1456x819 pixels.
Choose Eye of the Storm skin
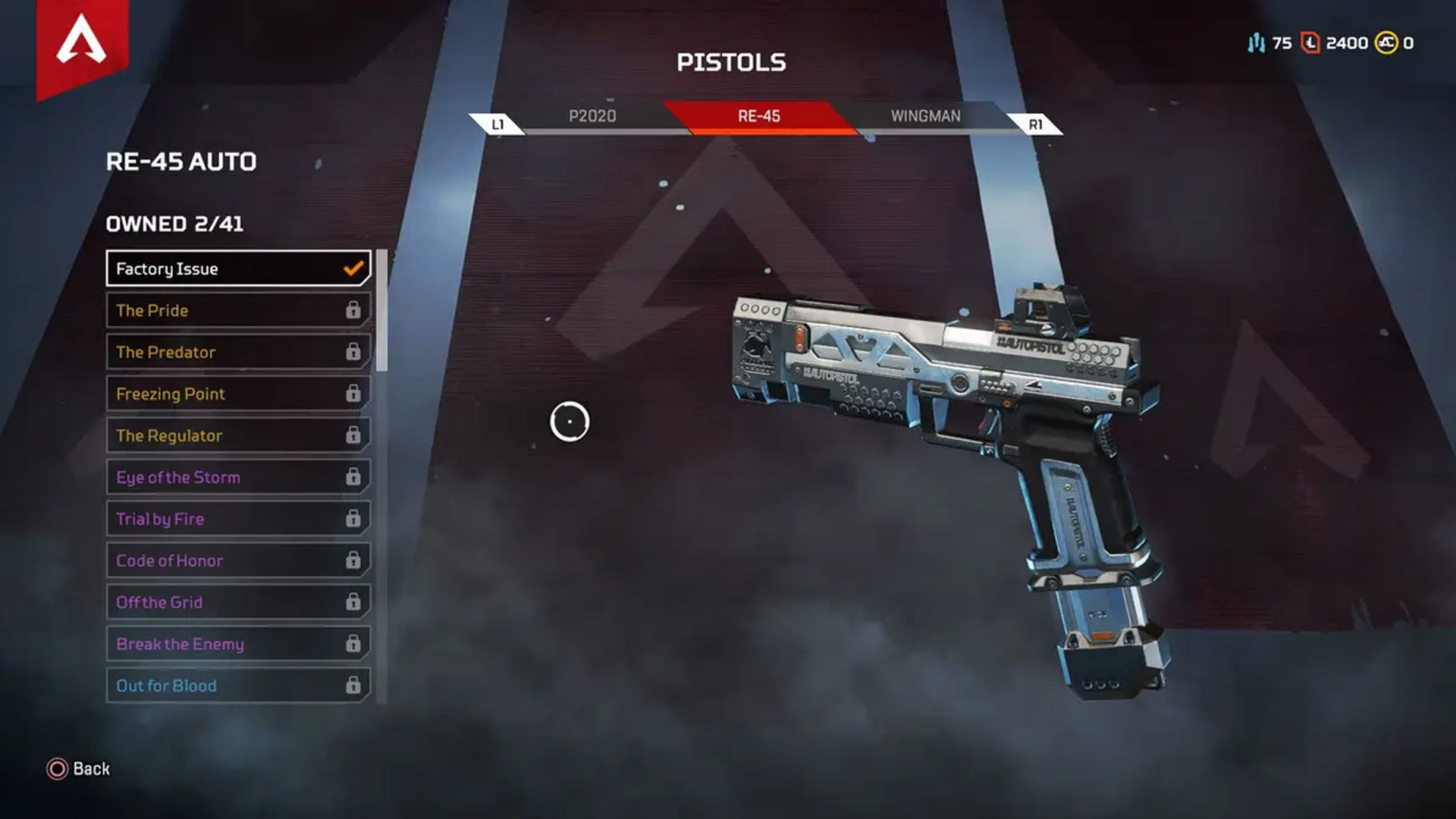coord(238,477)
